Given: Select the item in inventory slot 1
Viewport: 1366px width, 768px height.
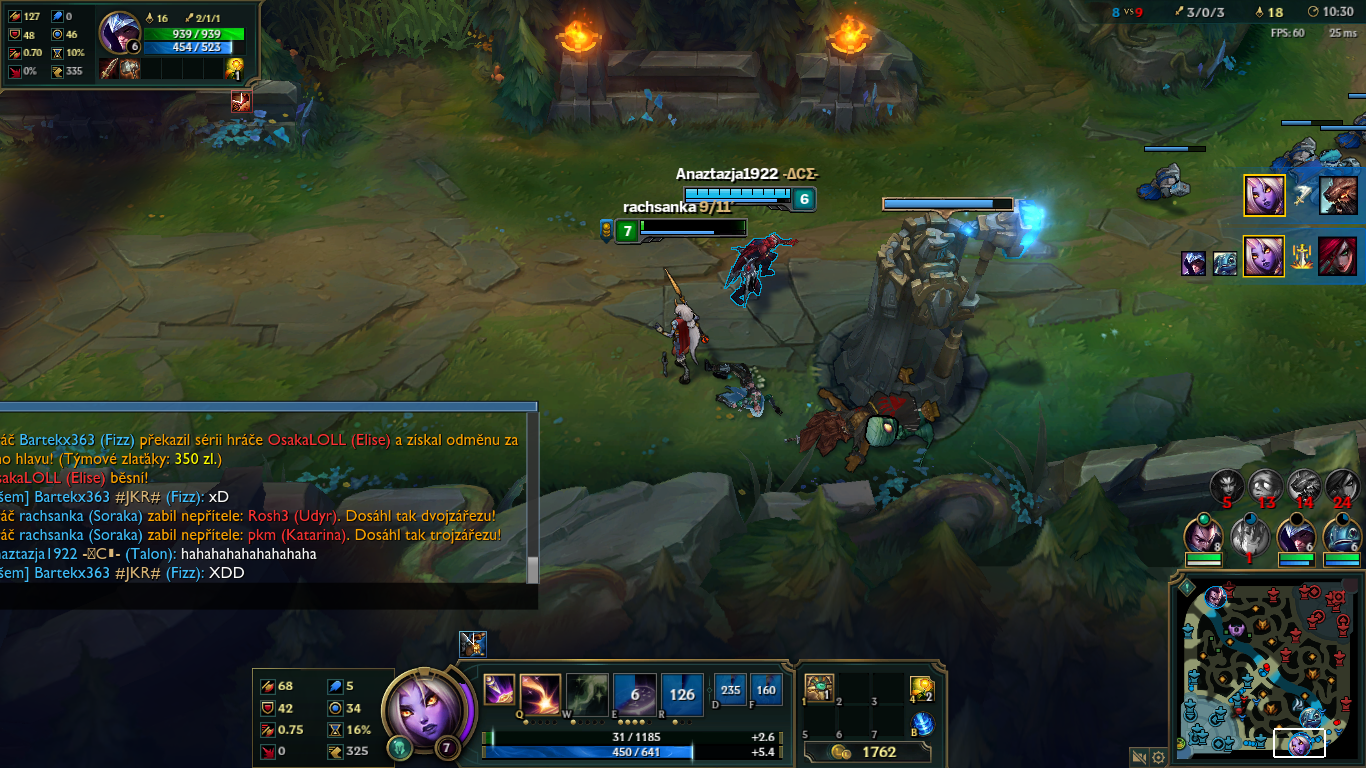Looking at the screenshot, I should tap(820, 688).
